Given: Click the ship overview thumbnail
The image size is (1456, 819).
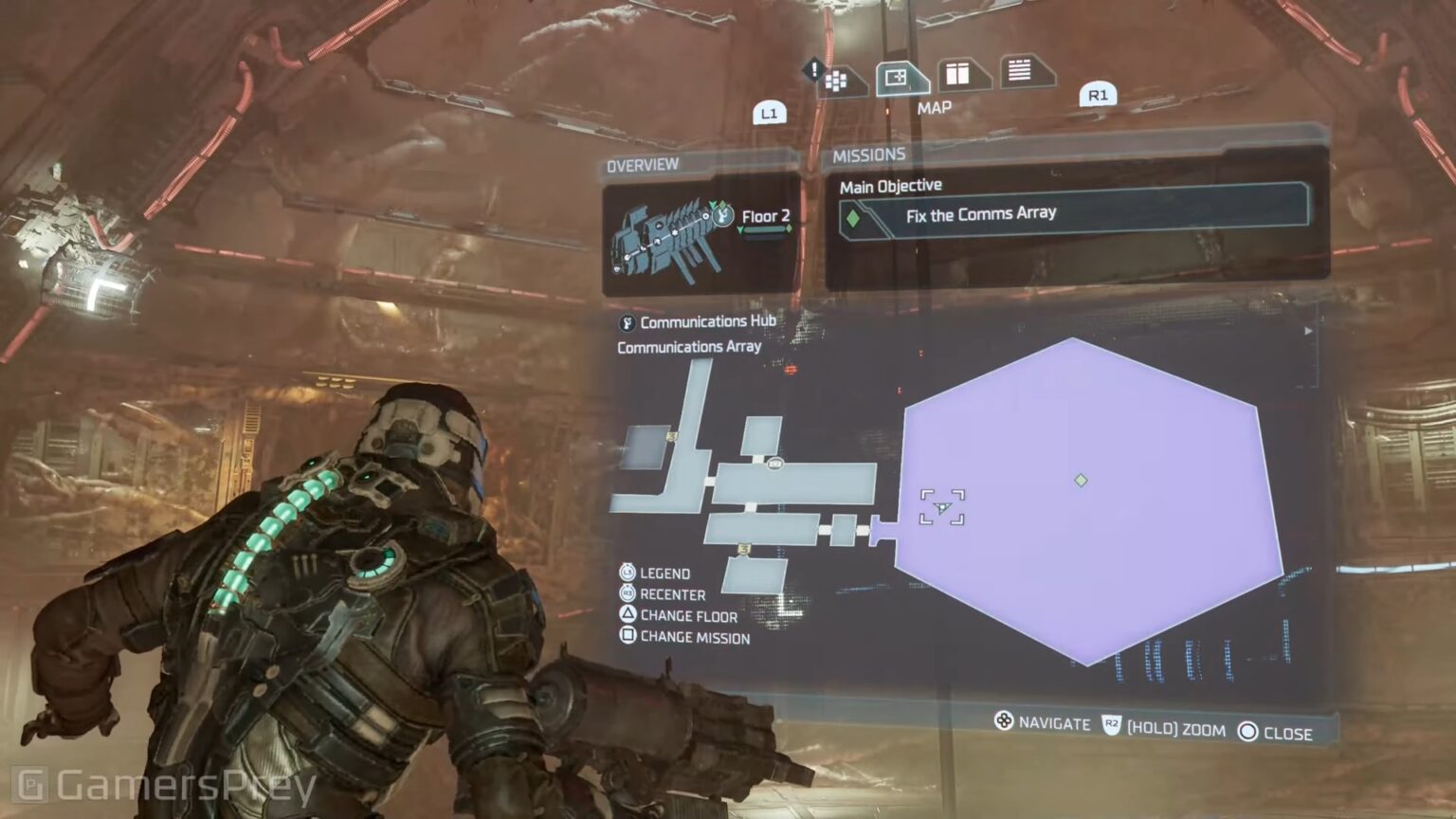Looking at the screenshot, I should 668,237.
